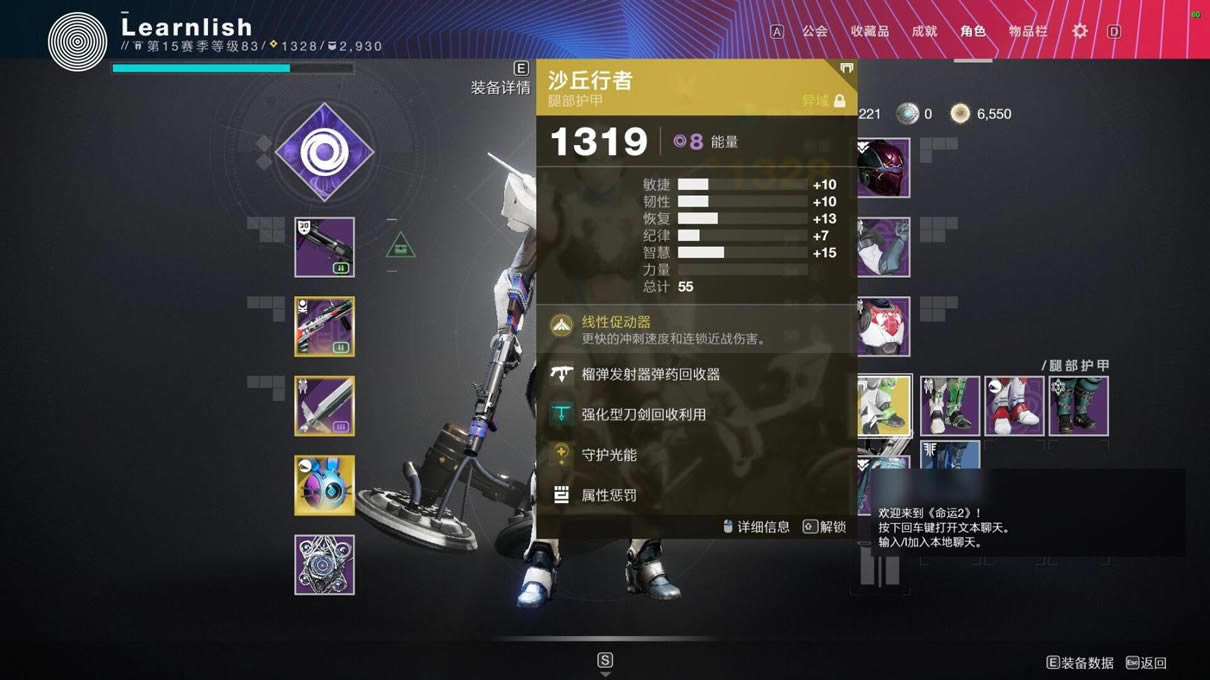Pick the green and white leg armor
Image resolution: width=1210 pixels, height=680 pixels.
[x=950, y=406]
